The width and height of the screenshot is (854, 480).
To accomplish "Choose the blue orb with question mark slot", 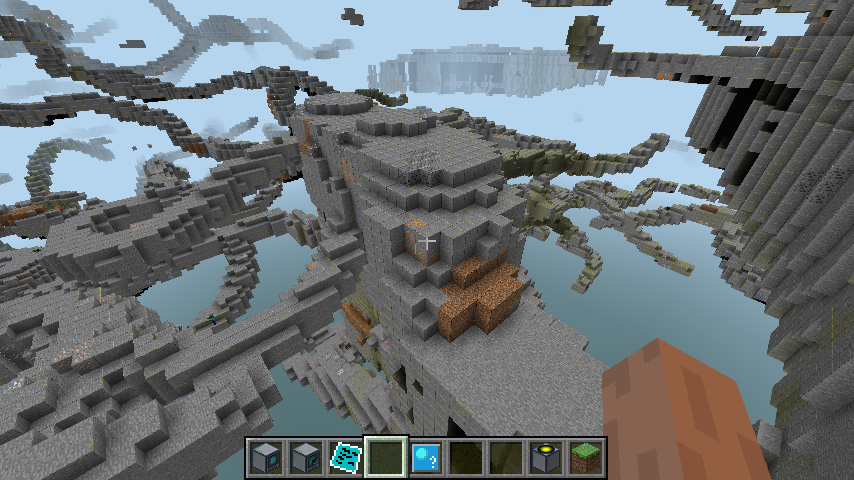I will [425, 457].
